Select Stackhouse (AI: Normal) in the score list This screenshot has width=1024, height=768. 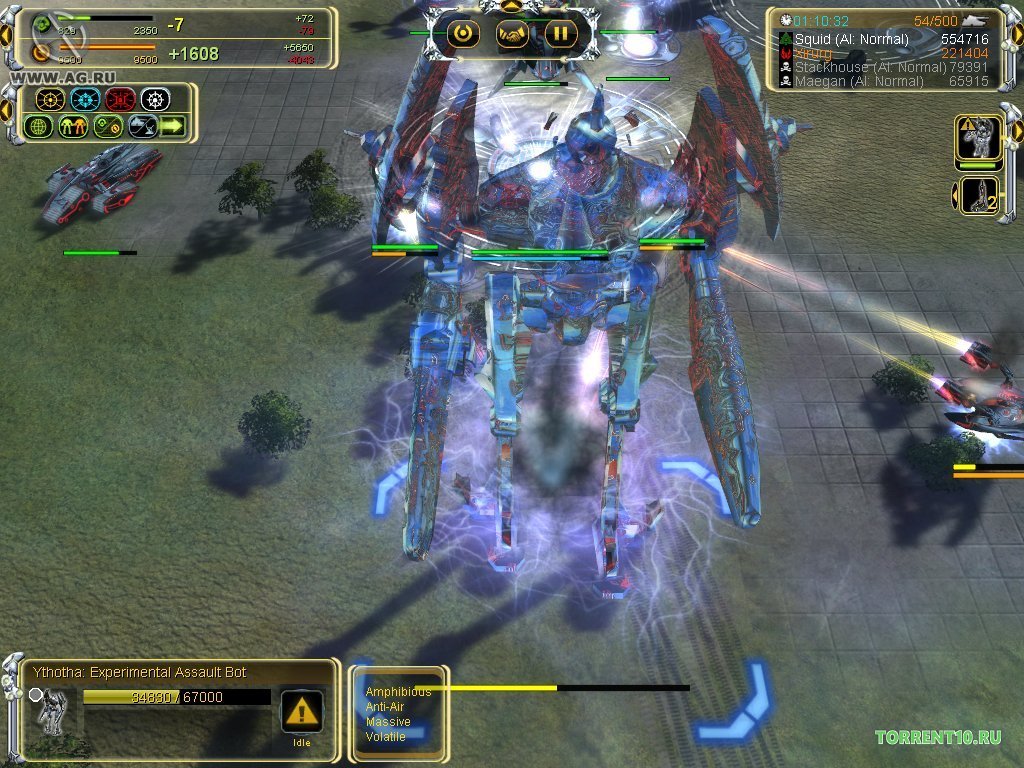point(868,67)
